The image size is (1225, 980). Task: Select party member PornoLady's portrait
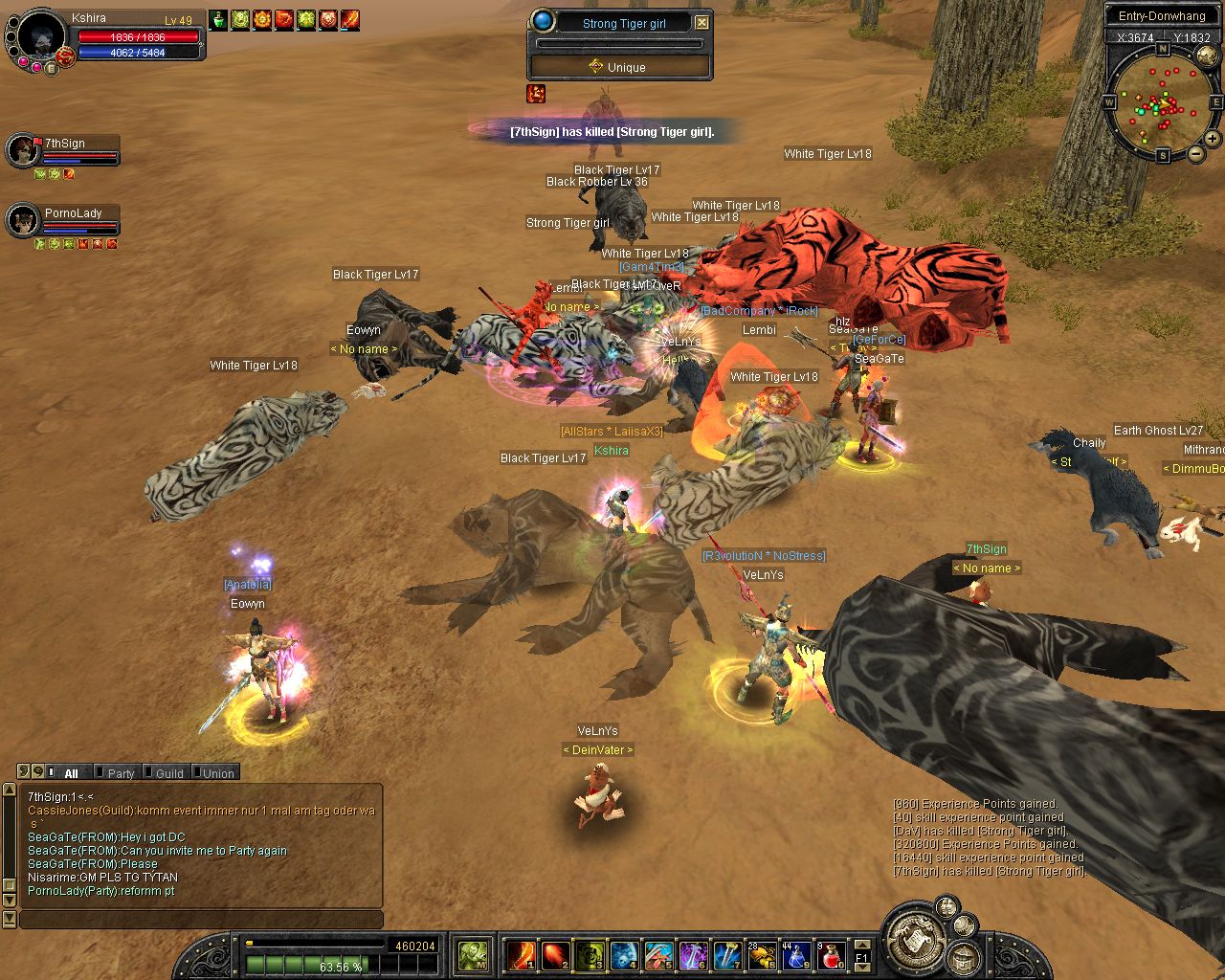[x=22, y=221]
